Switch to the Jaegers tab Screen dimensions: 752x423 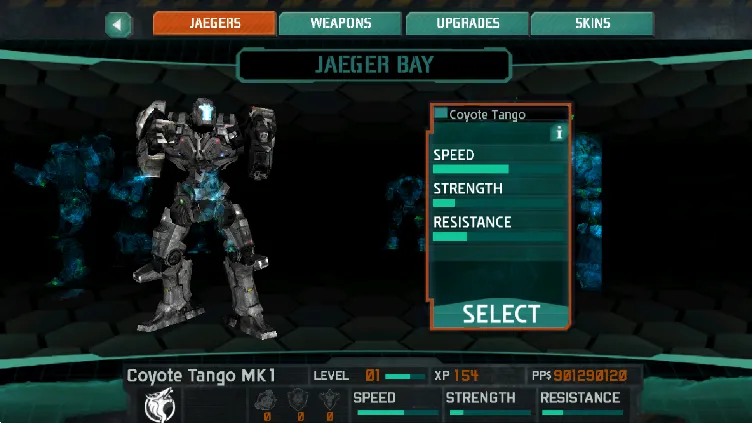pyautogui.click(x=214, y=24)
